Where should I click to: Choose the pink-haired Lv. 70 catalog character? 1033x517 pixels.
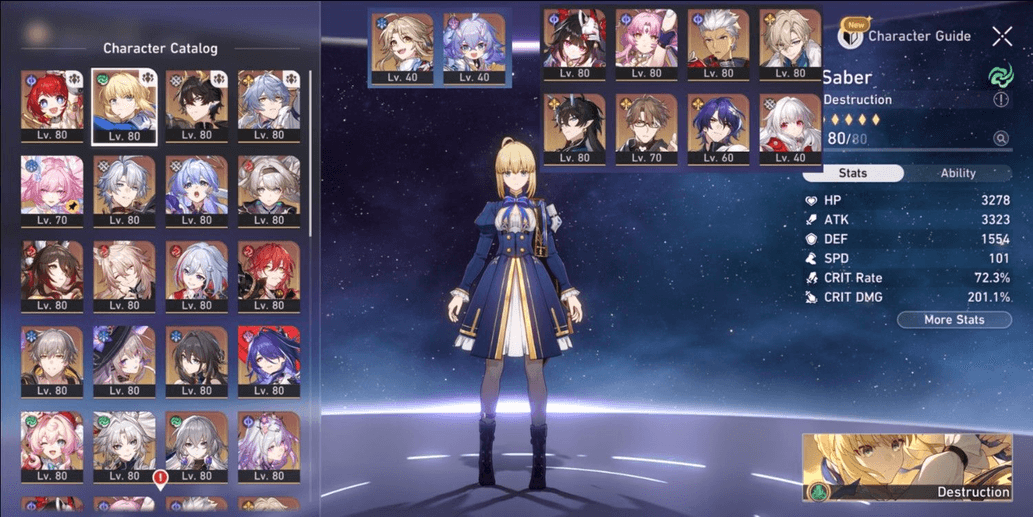tap(52, 191)
